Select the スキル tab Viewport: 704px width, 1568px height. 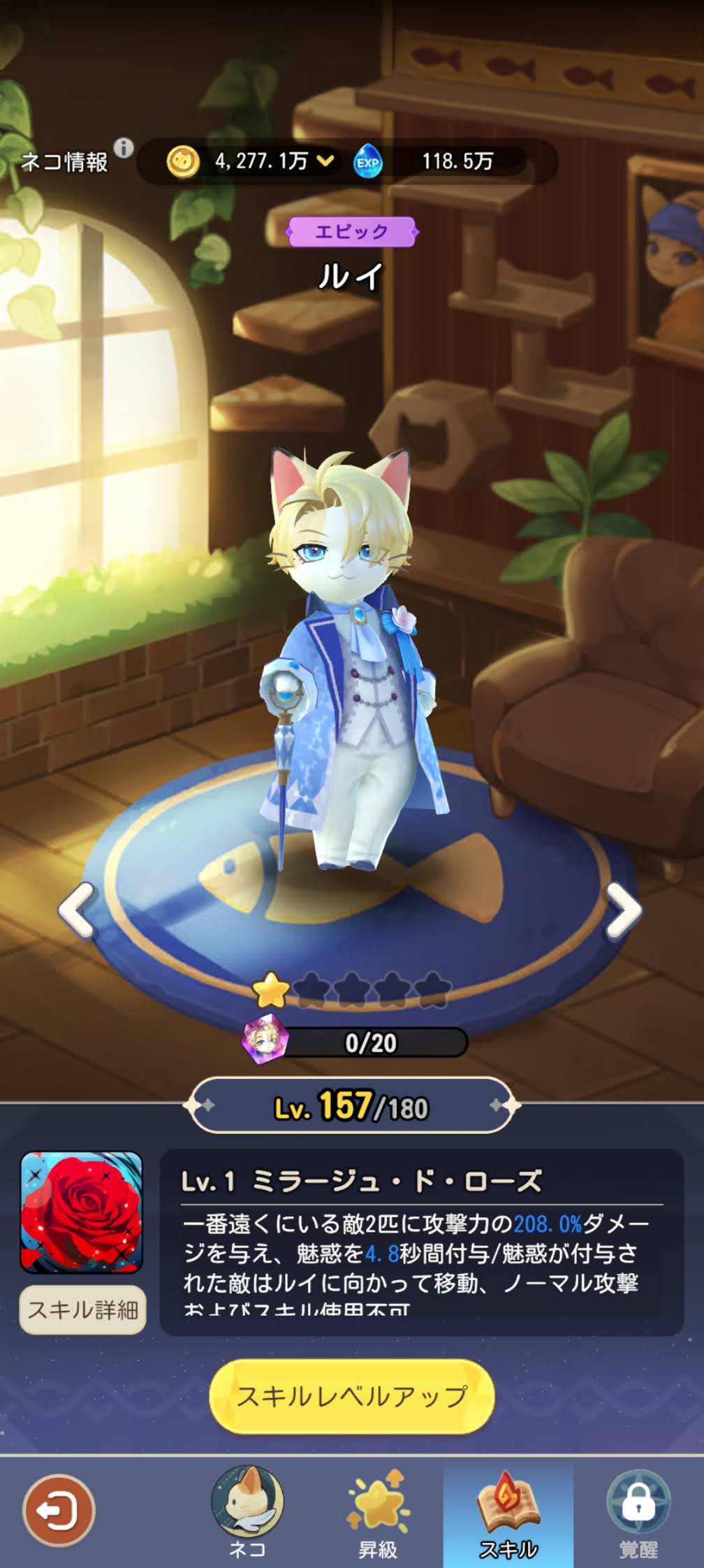tap(508, 1511)
